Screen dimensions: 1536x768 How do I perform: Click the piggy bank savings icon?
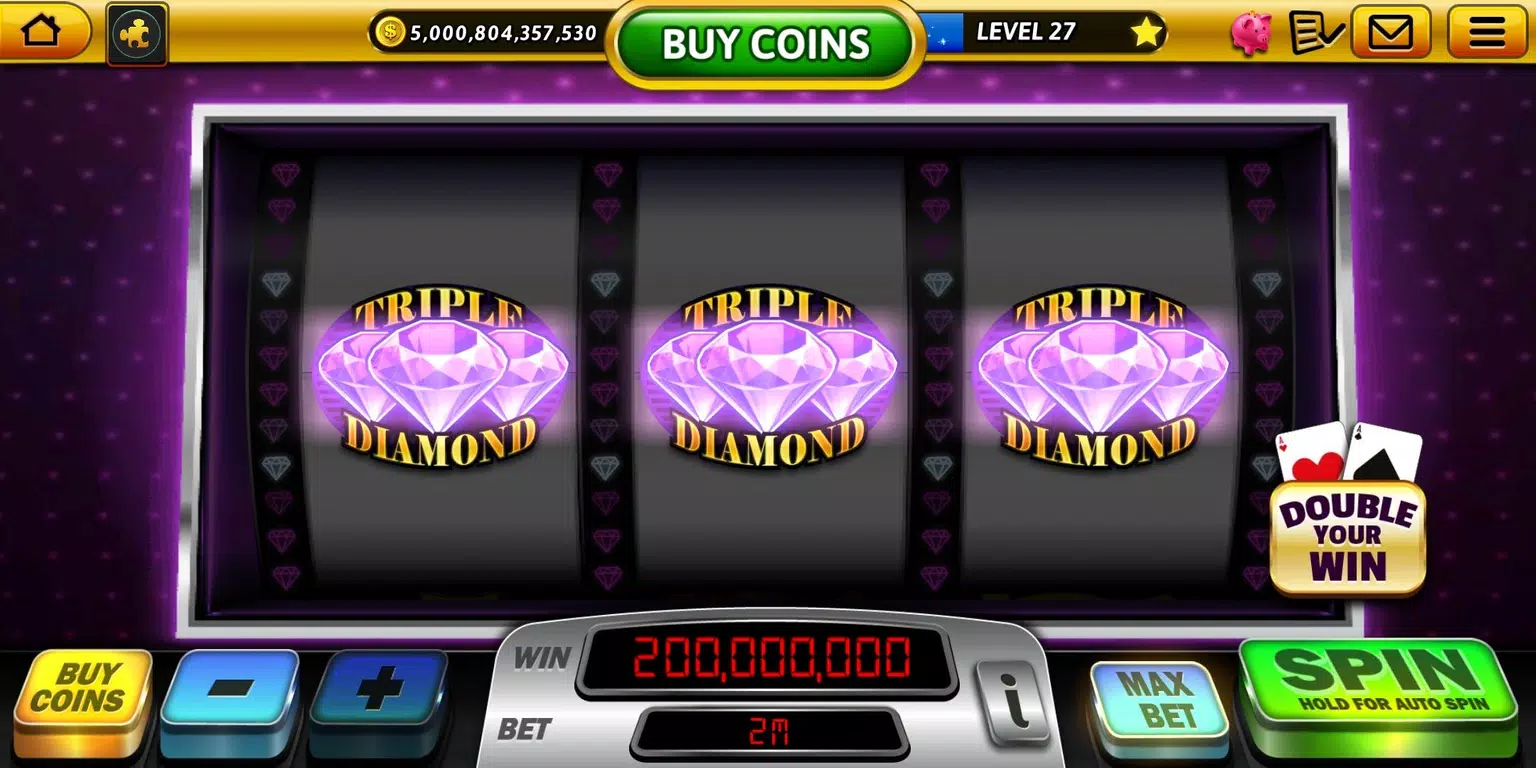click(x=1251, y=31)
